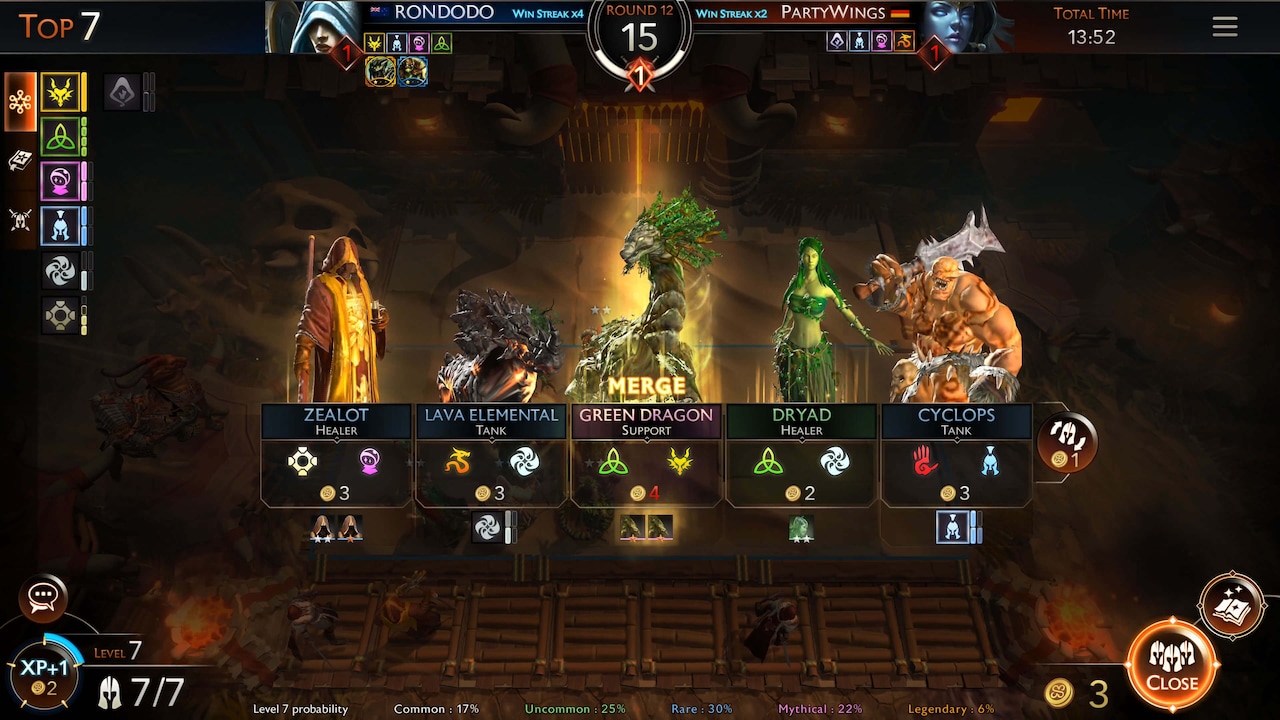Open the hamburger menu at top right
The image size is (1280, 720).
click(1225, 27)
